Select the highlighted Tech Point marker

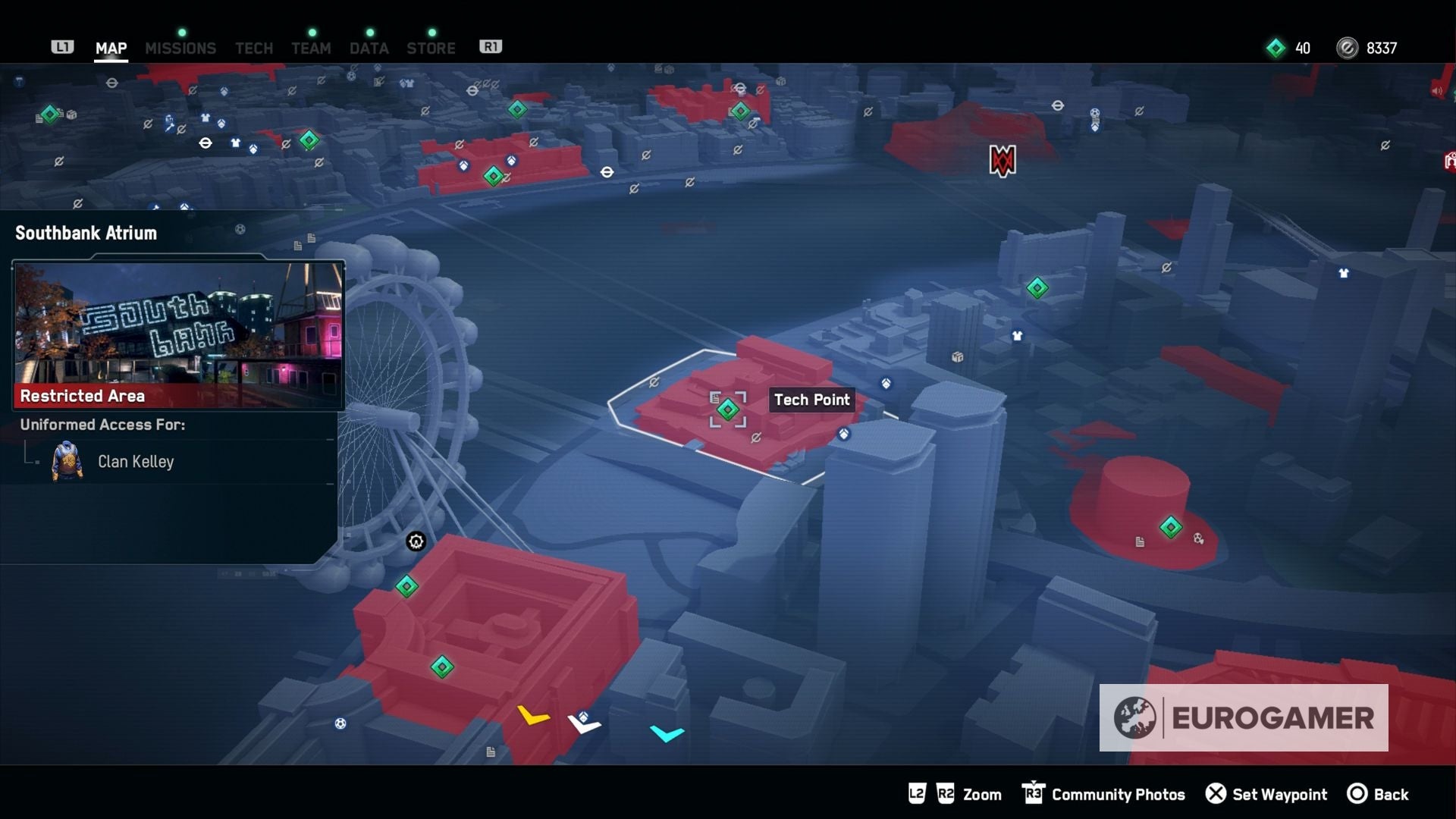click(728, 409)
